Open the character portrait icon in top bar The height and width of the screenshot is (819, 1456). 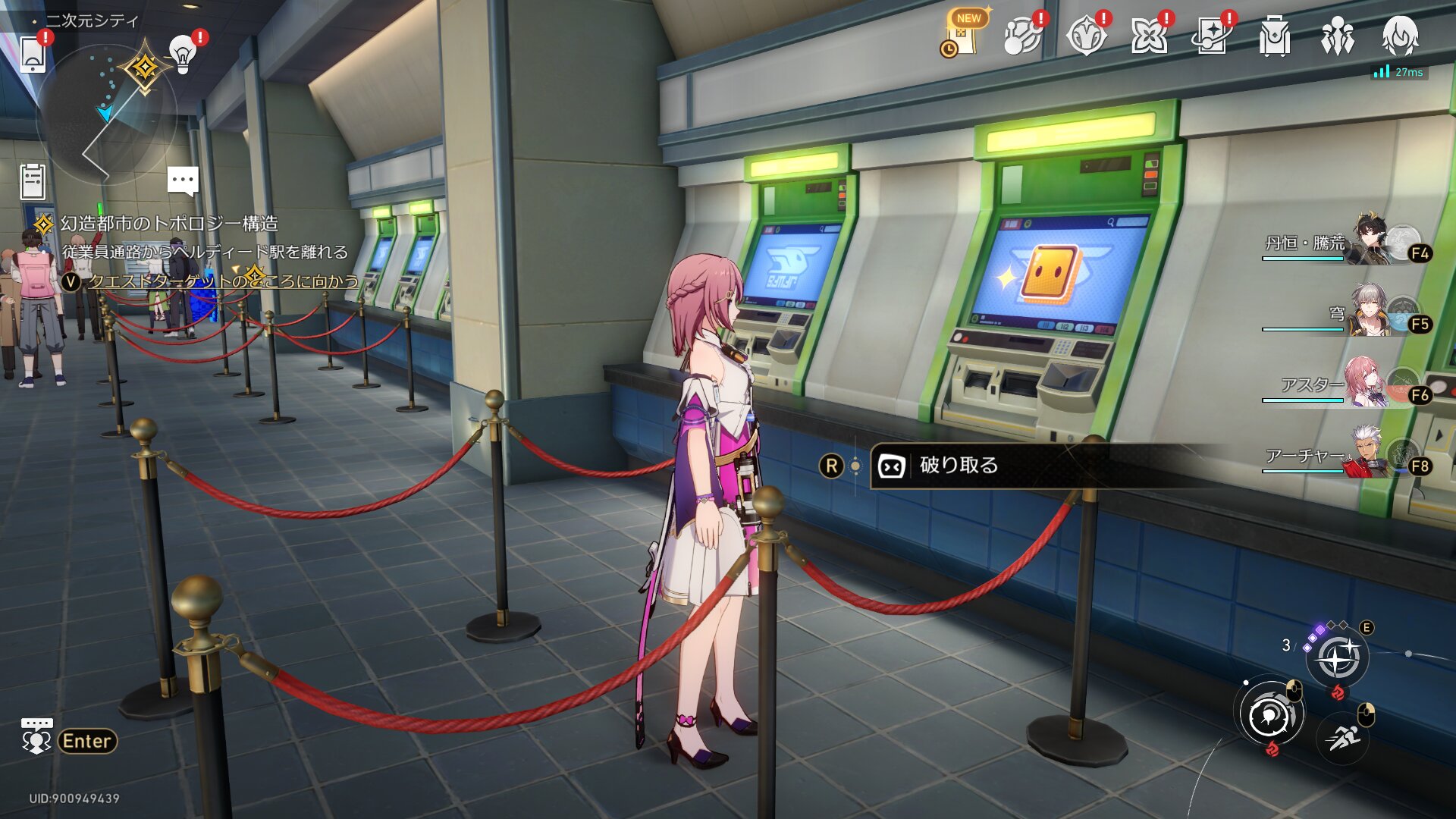coord(1400,36)
